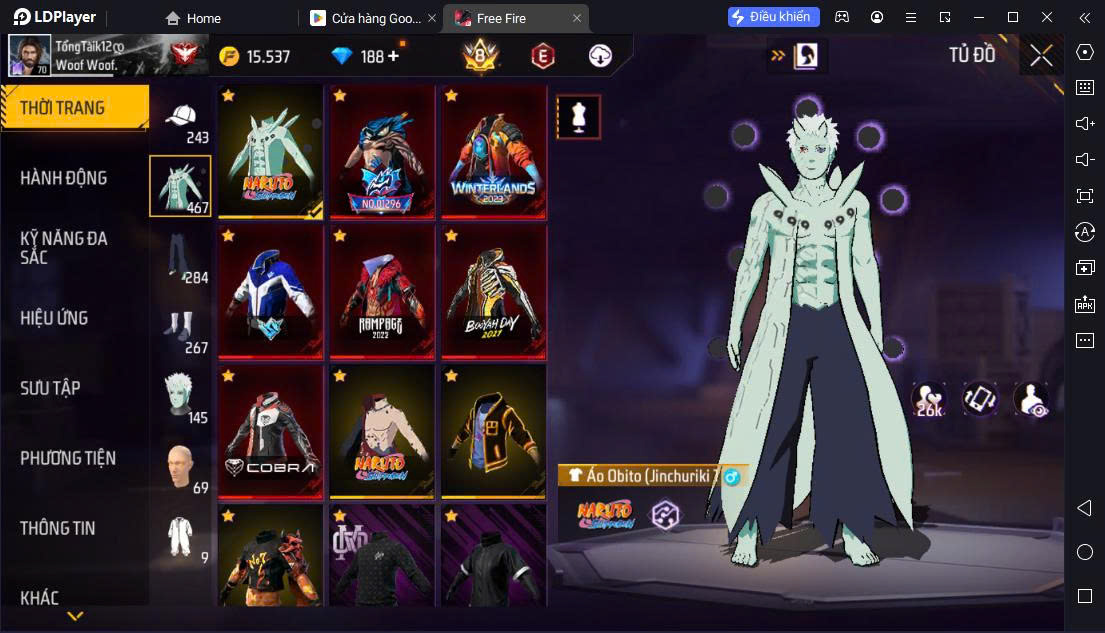Choose the Booyah Day 2021 jacket
Image resolution: width=1105 pixels, height=633 pixels.
click(x=494, y=291)
